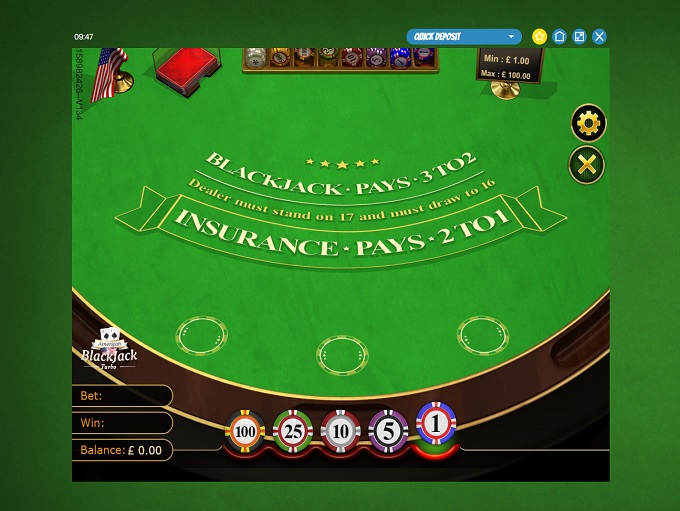Open the Quick Deposit dropdown
The image size is (680, 511).
point(464,37)
